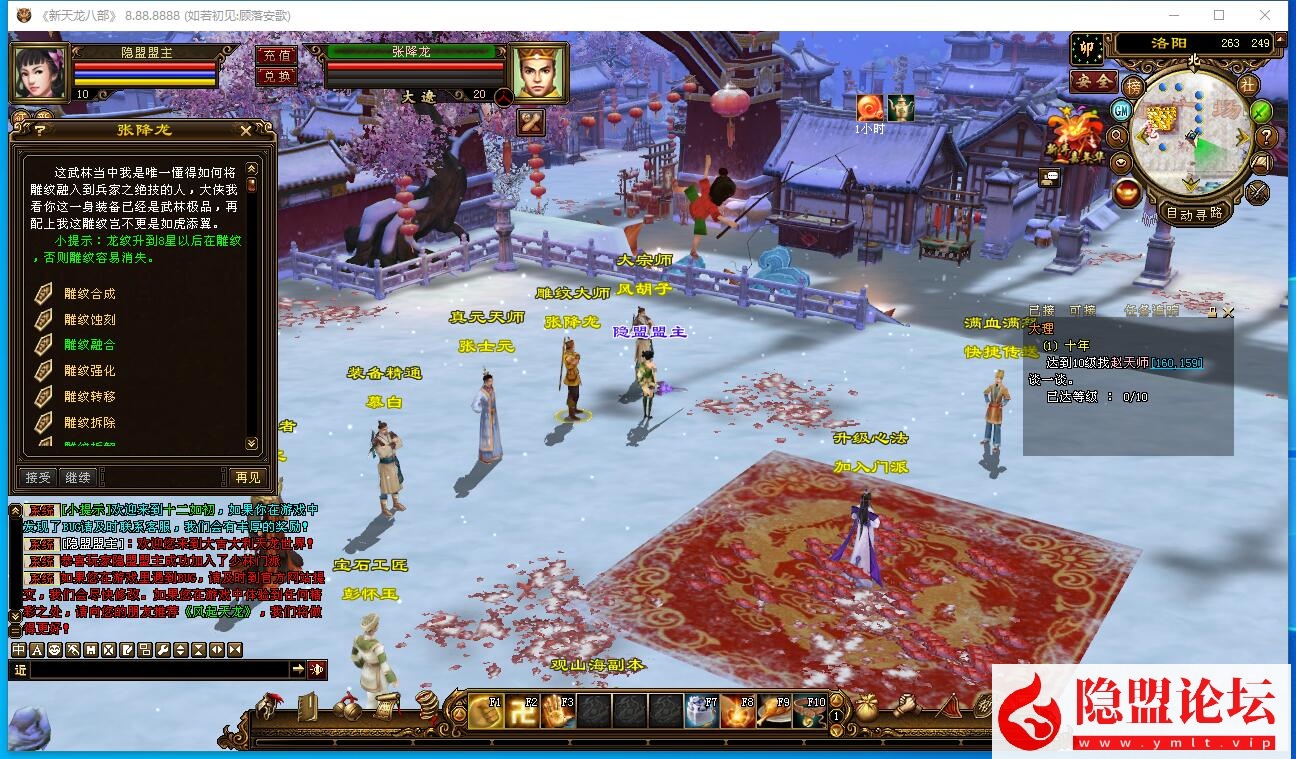Click the 张降龙 target portrait

(539, 72)
